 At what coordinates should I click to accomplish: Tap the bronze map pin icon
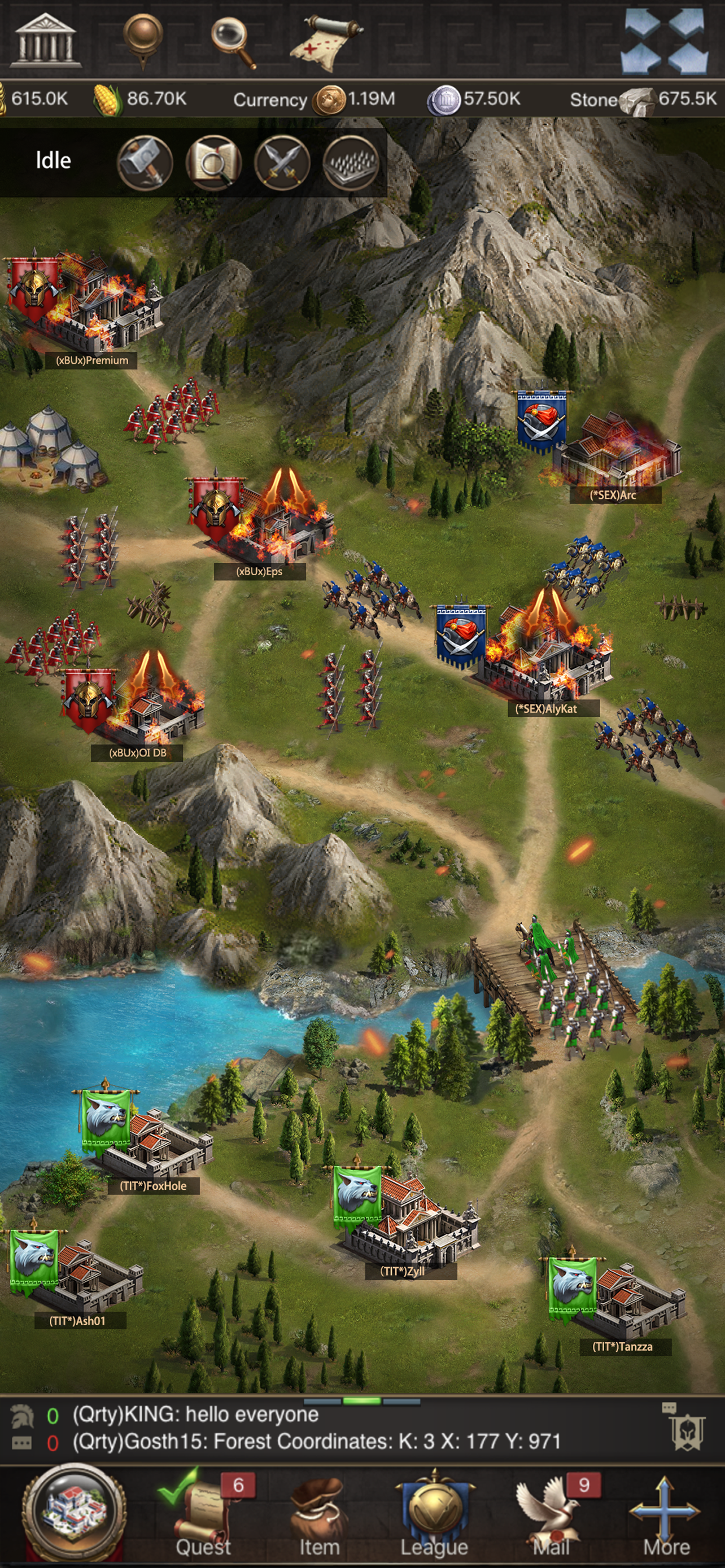[142, 39]
